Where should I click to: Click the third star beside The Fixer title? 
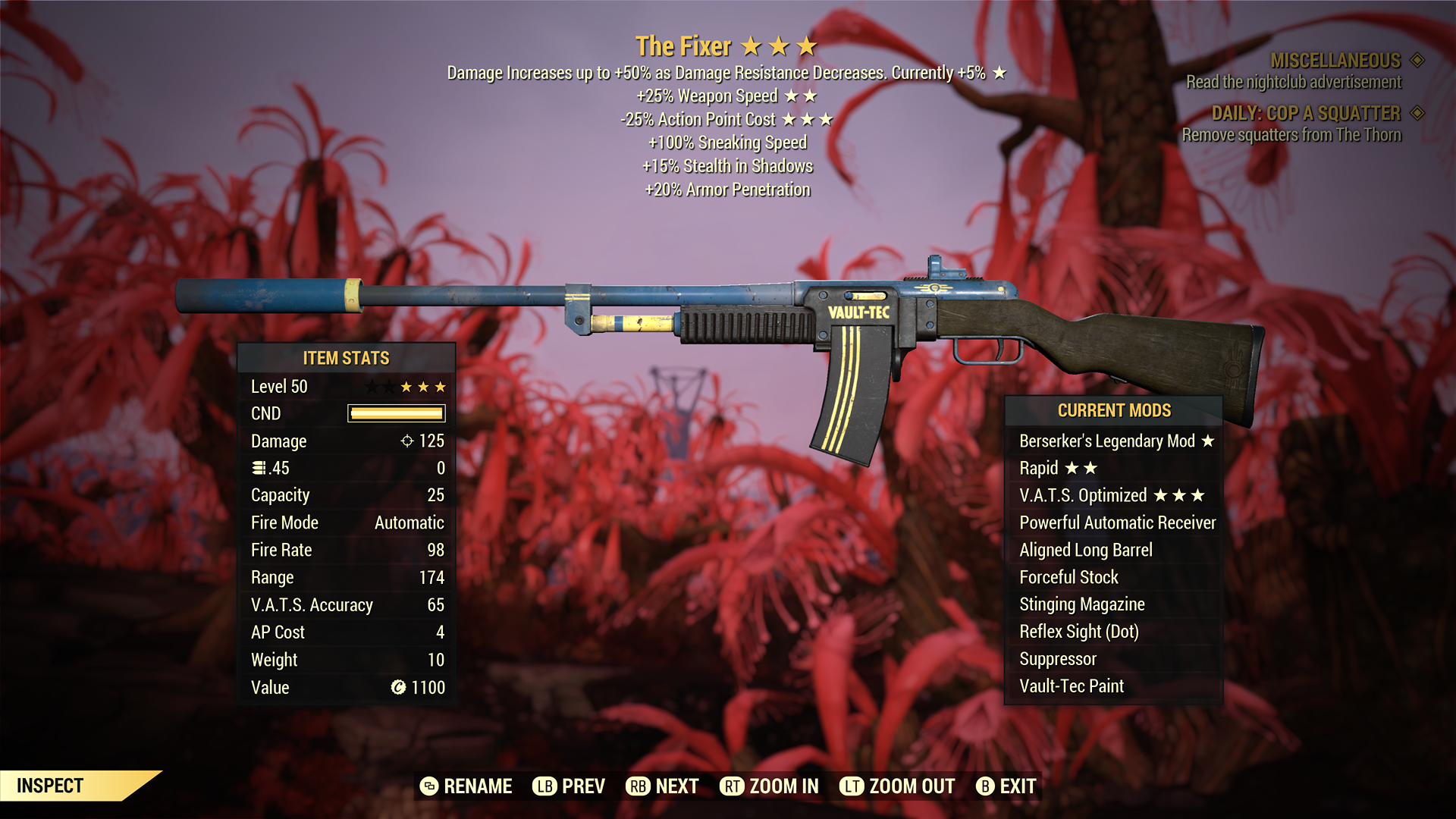coord(807,45)
